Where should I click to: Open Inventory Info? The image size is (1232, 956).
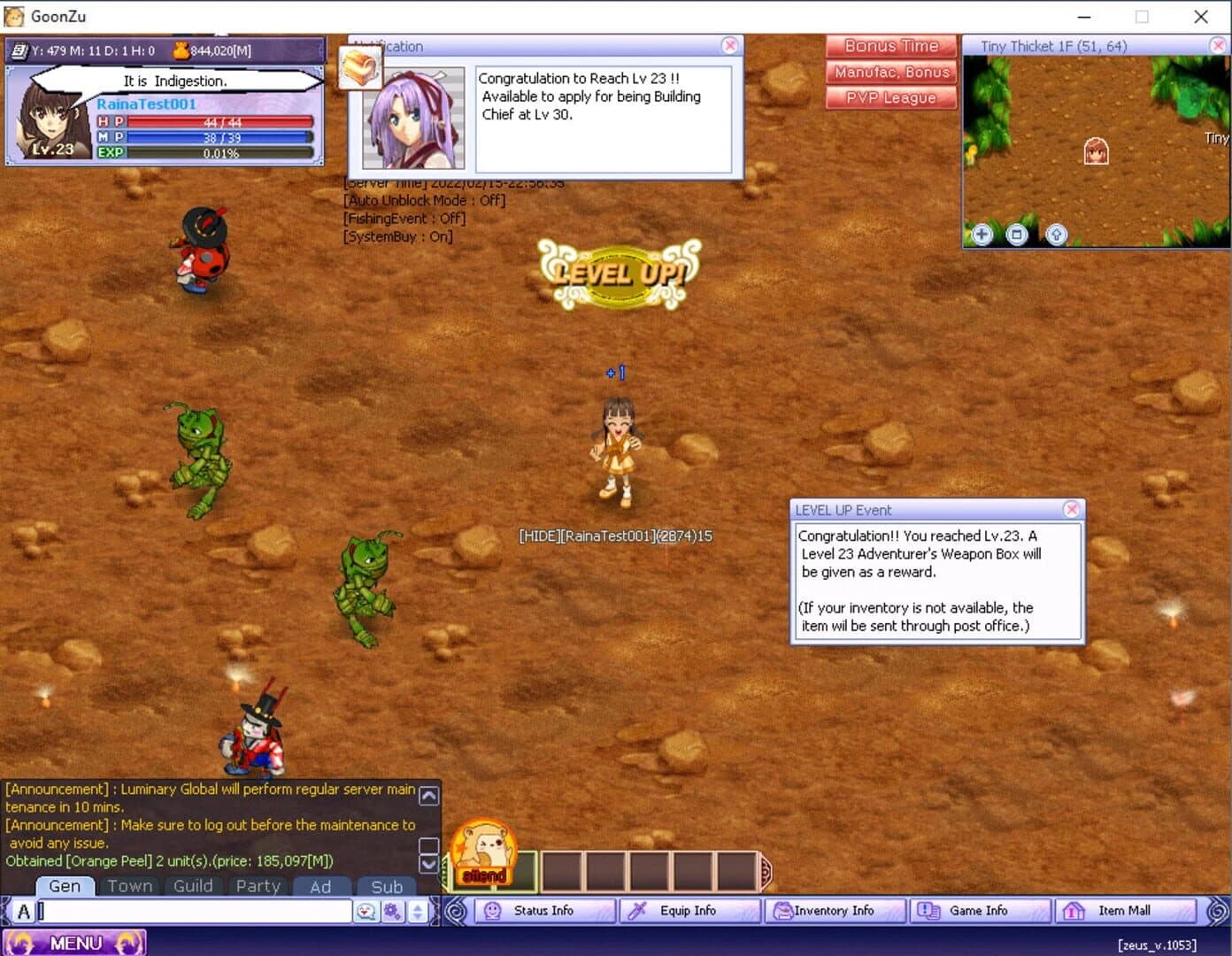[x=835, y=910]
